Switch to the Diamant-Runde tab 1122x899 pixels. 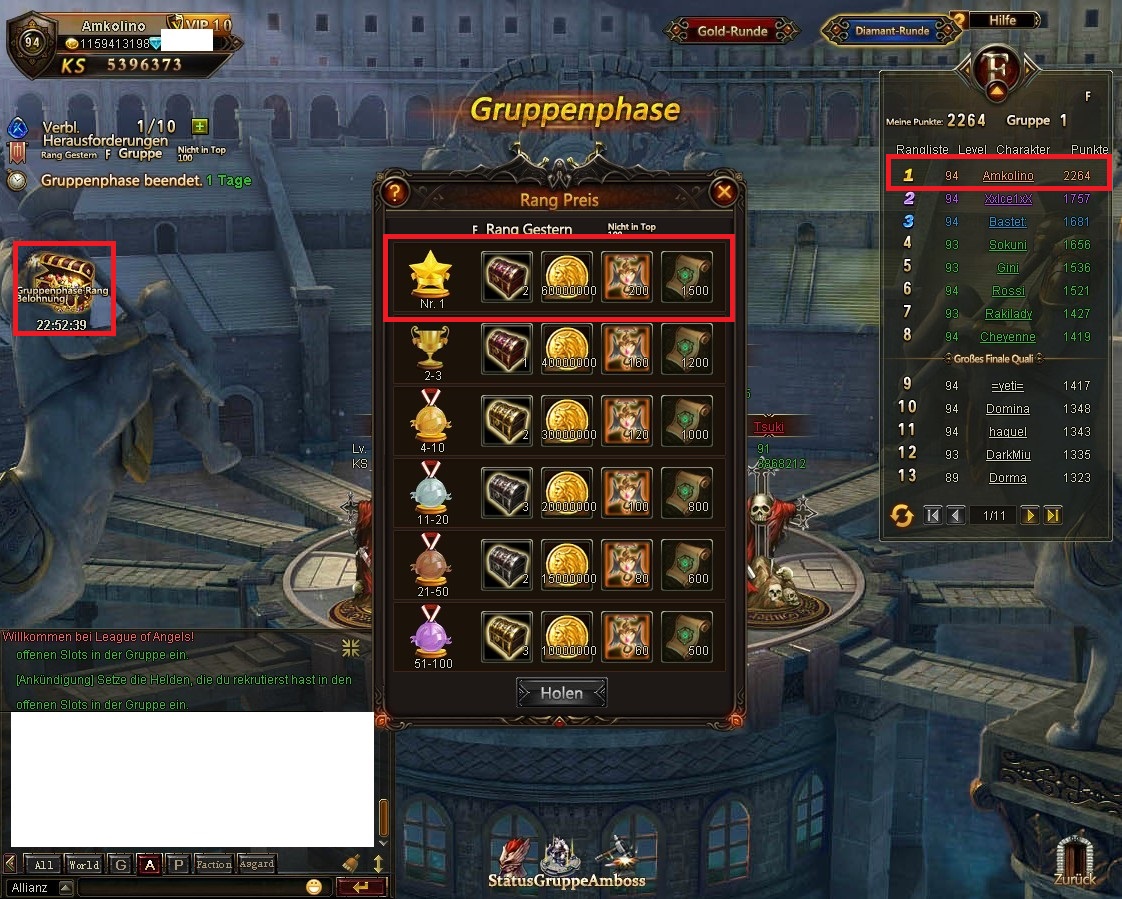coord(891,31)
